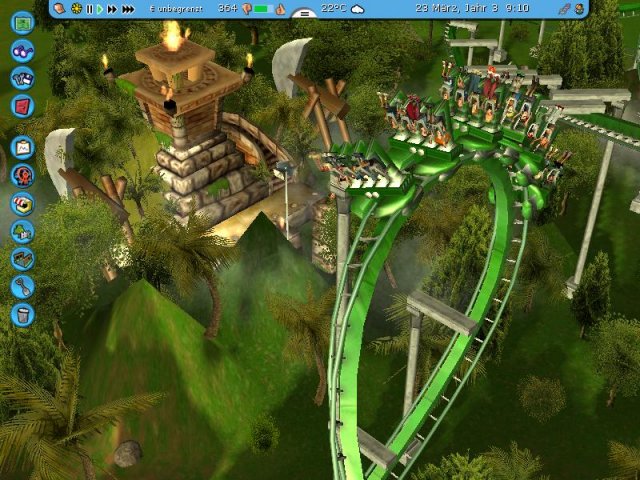Open the shovel terrain tool
Screen dimensions: 640x480
pyautogui.click(x=22, y=287)
